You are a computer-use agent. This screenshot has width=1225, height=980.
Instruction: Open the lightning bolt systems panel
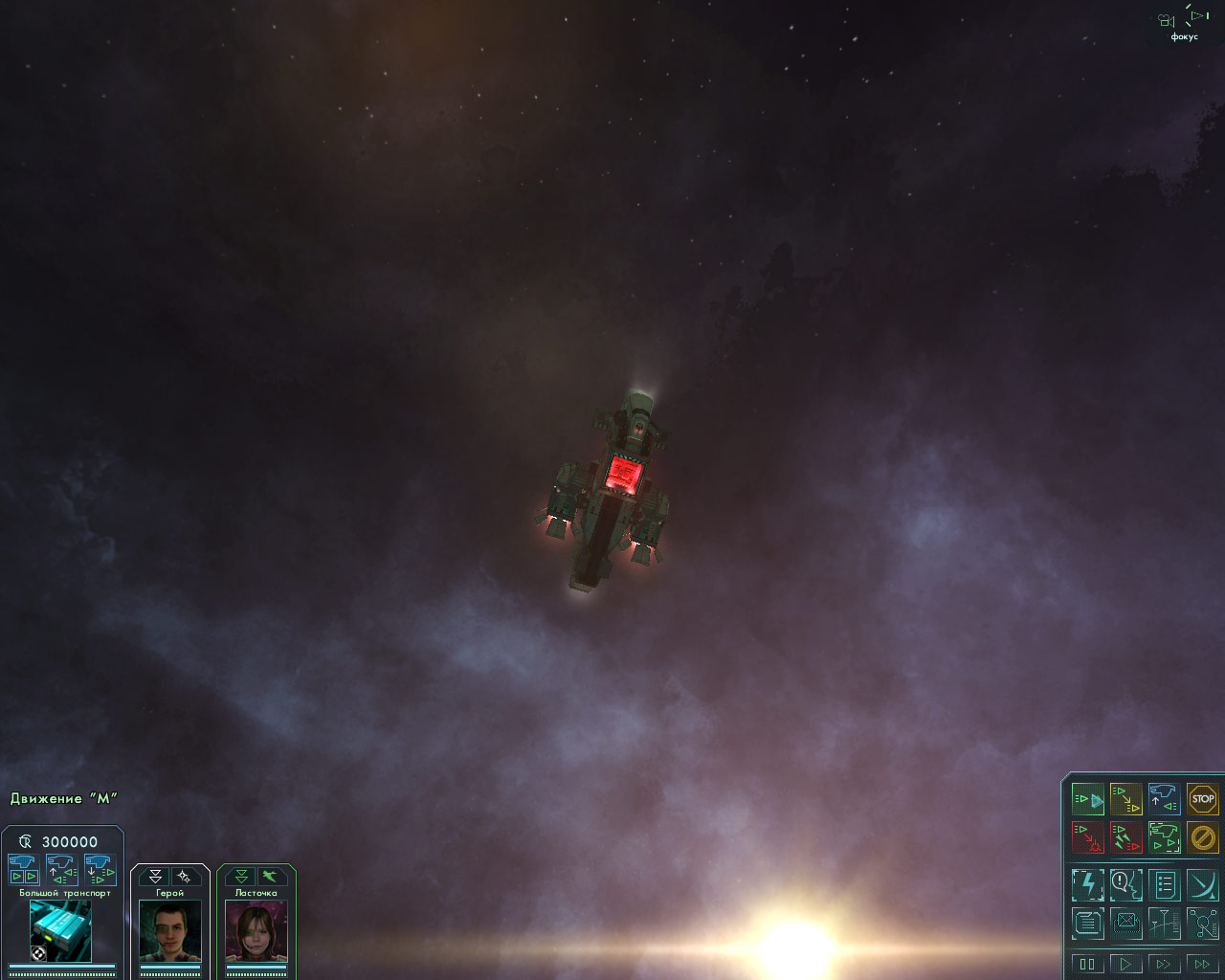pos(1088,884)
